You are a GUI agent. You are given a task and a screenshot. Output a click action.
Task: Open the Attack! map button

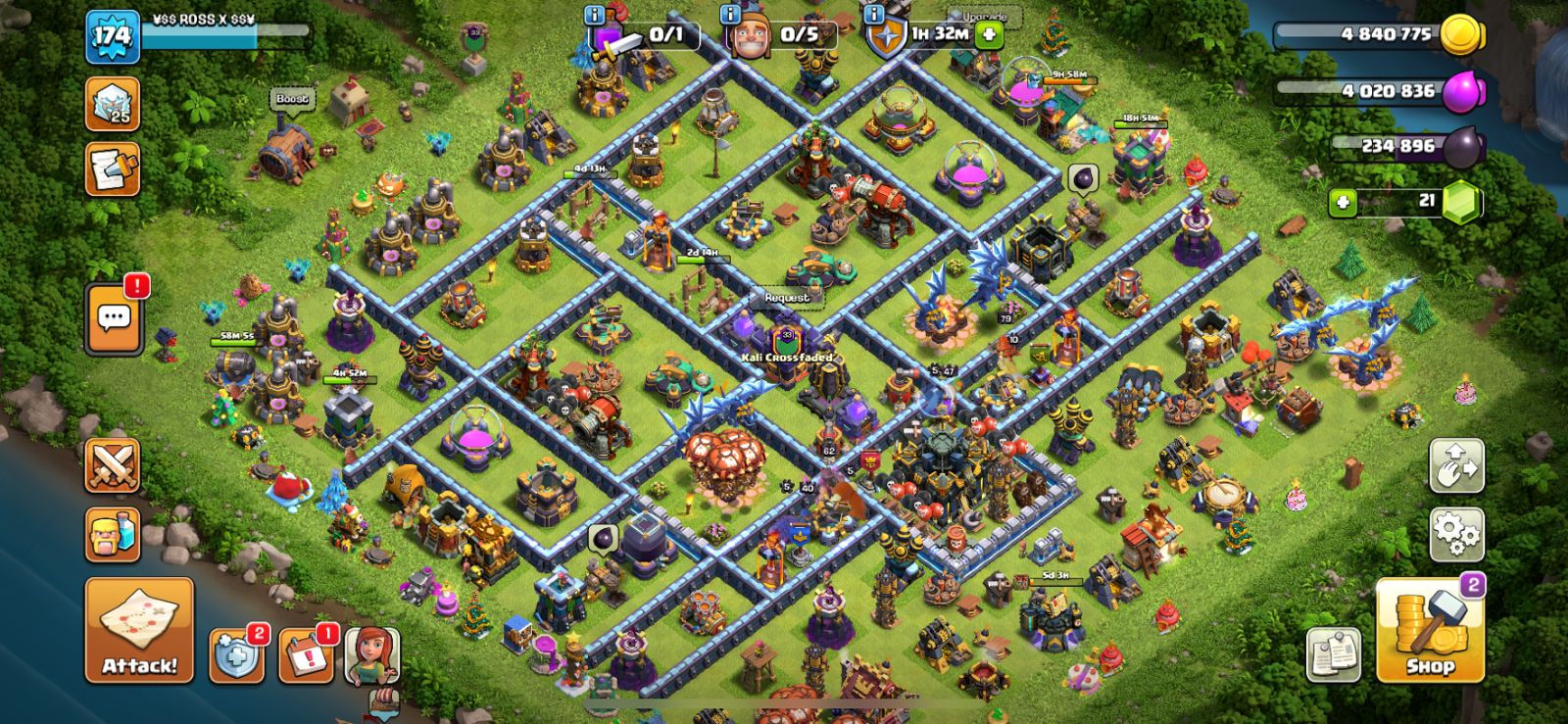click(139, 629)
